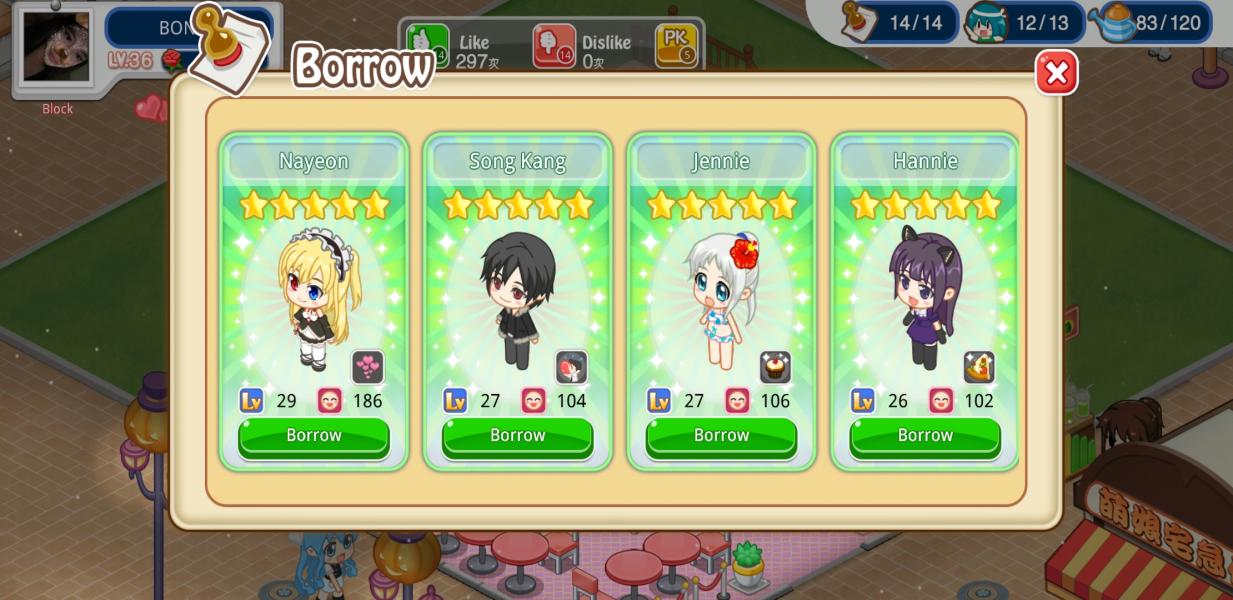Start a PK challenge
The width and height of the screenshot is (1233, 600).
(x=676, y=46)
